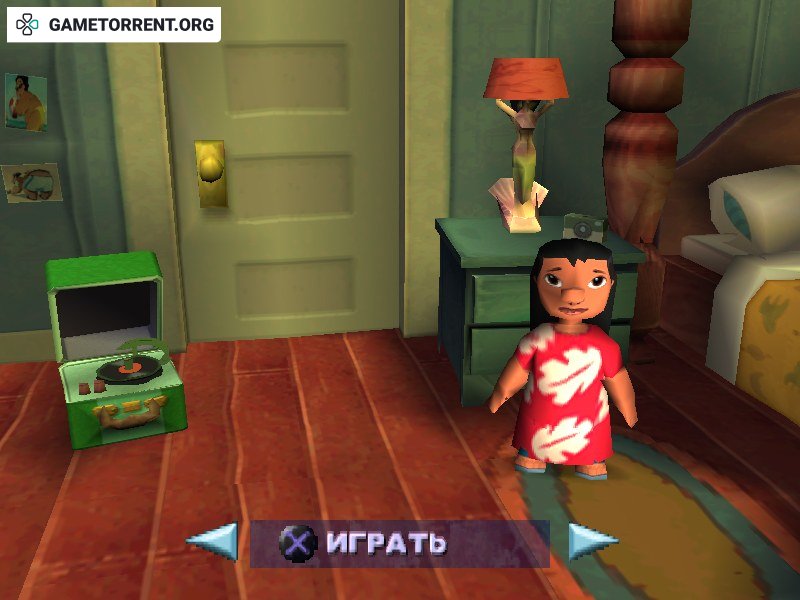The image size is (800, 600).
Task: Select the ИГРАТЬ menu option
Action: pyautogui.click(x=385, y=543)
